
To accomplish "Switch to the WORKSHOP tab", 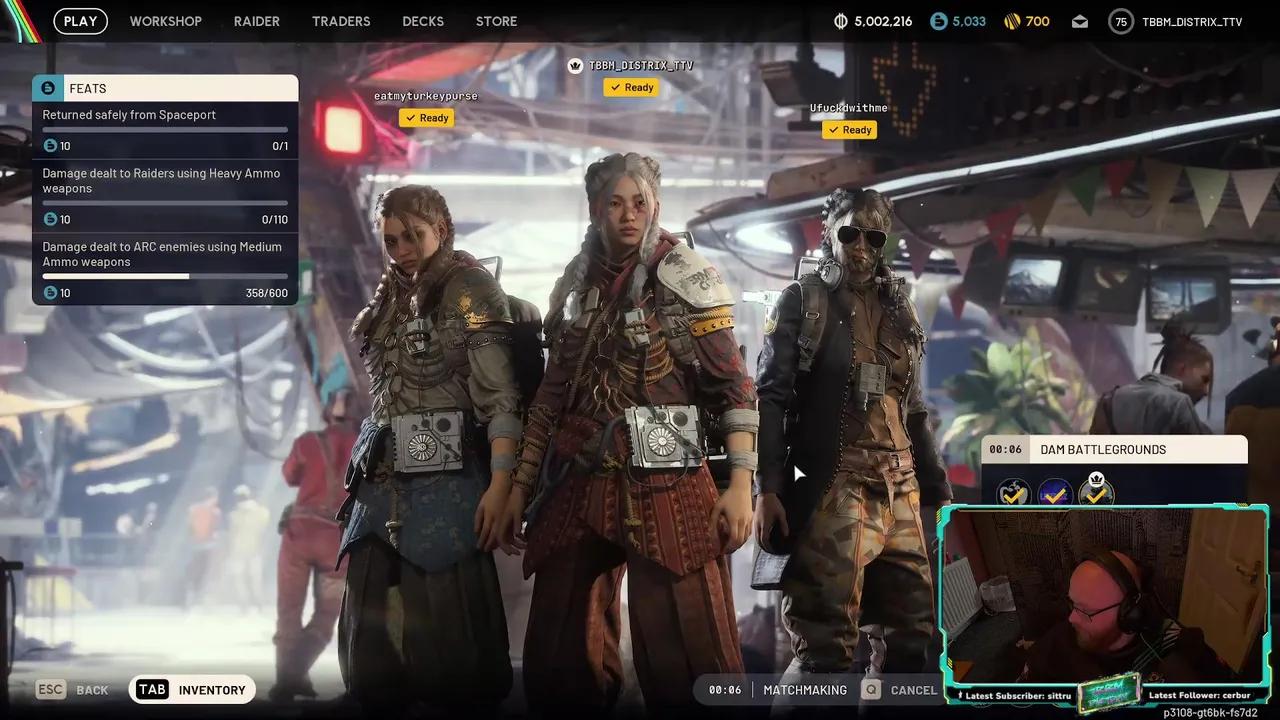I will coord(165,21).
